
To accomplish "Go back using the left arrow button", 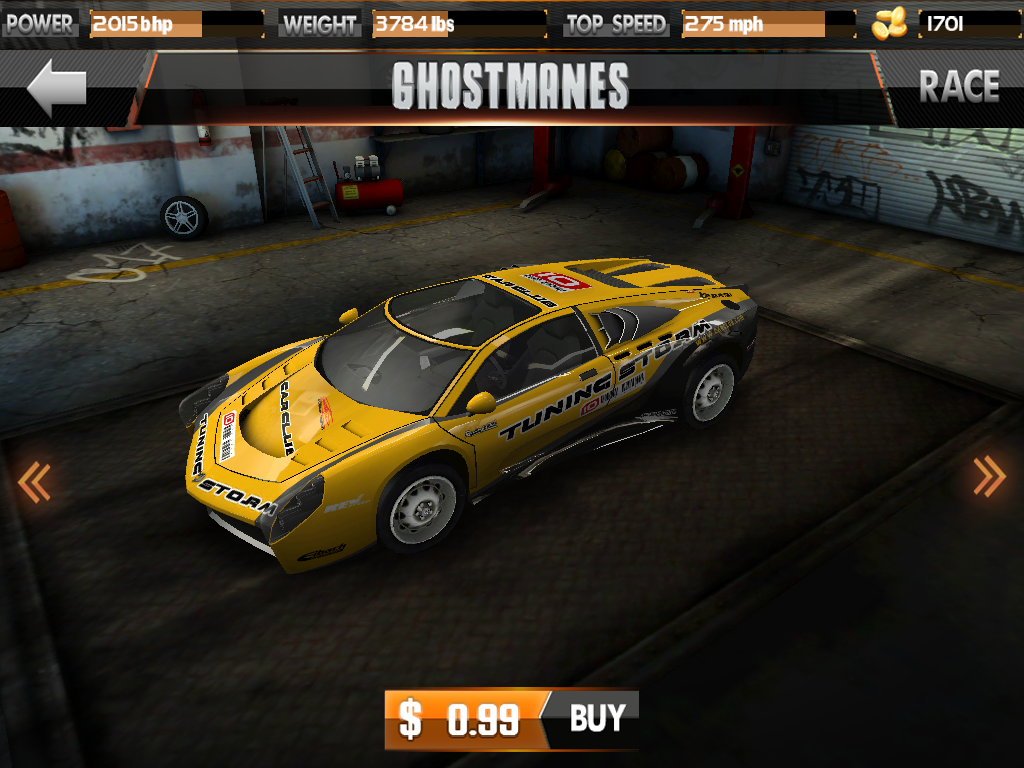I will click(56, 89).
